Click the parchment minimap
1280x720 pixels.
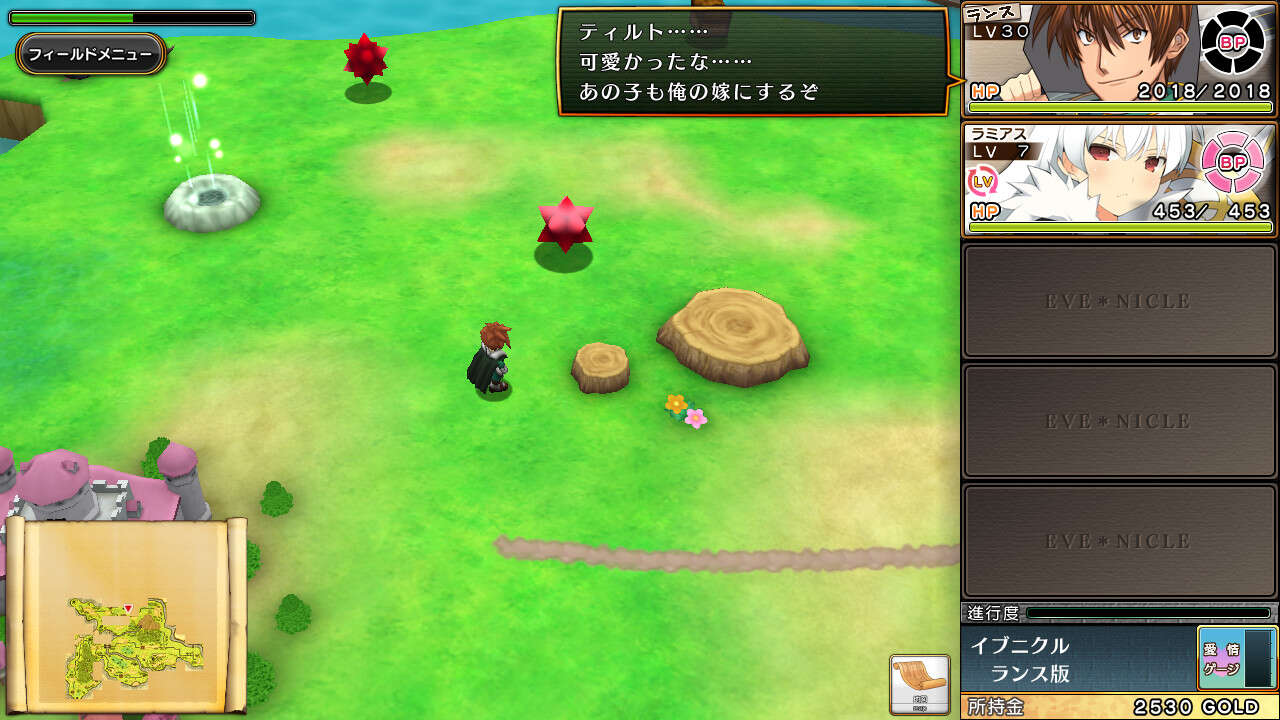(x=126, y=614)
